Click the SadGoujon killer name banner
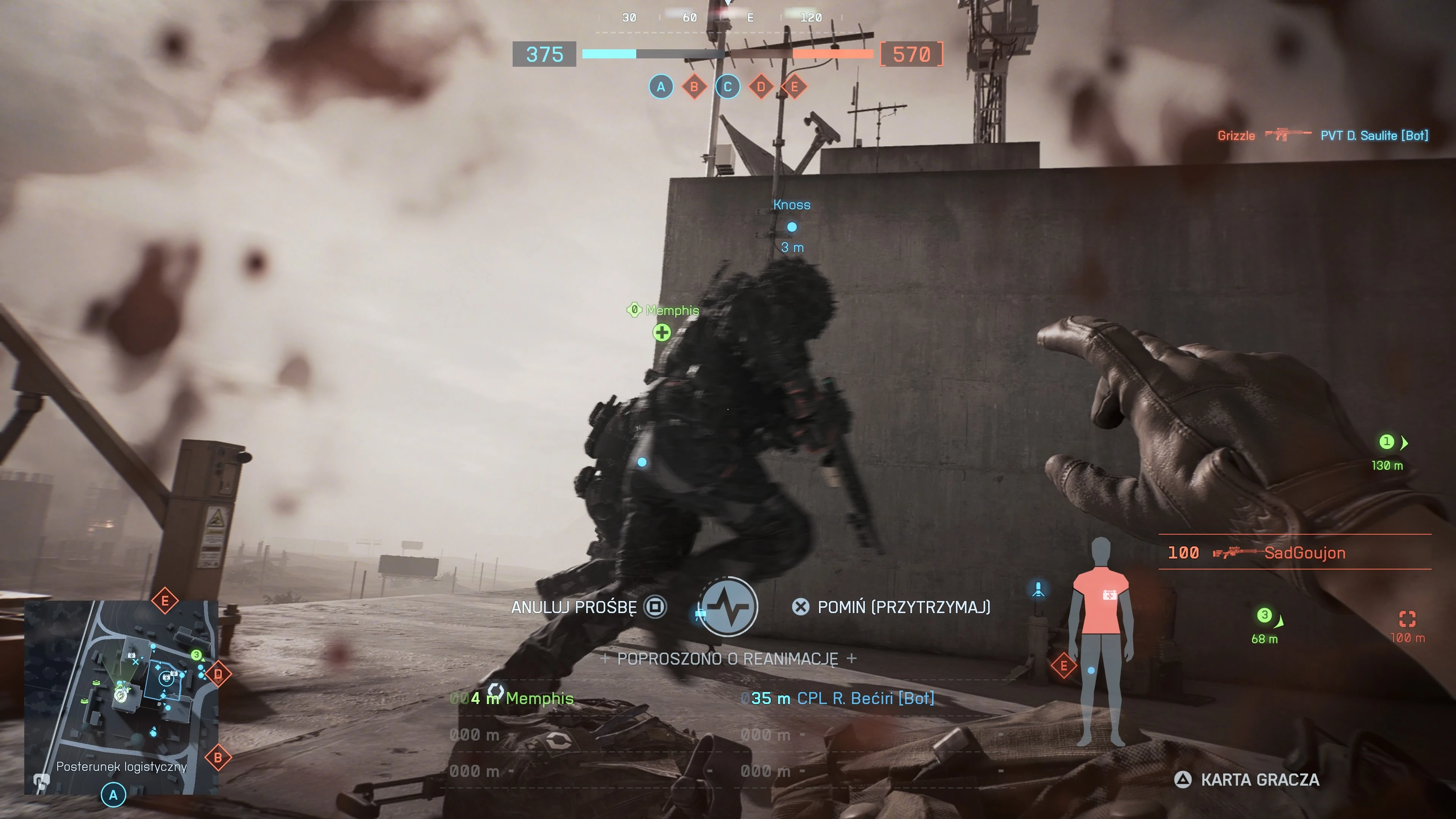Image resolution: width=1456 pixels, height=819 pixels. tap(1304, 553)
